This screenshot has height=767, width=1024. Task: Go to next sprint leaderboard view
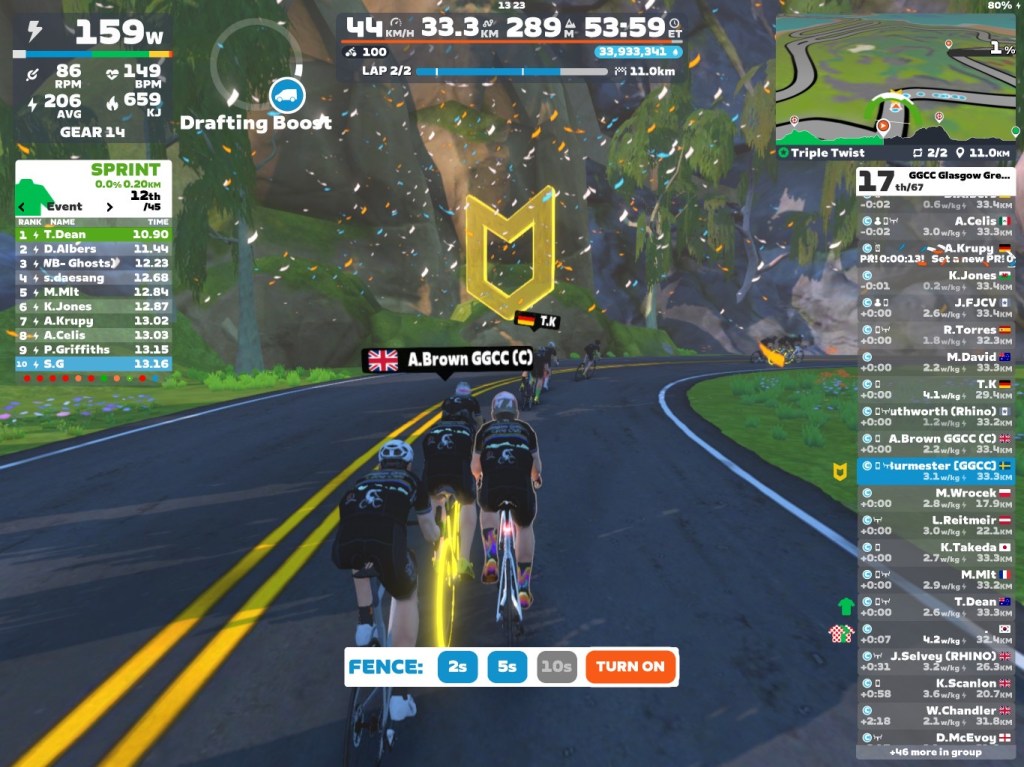pyautogui.click(x=109, y=207)
